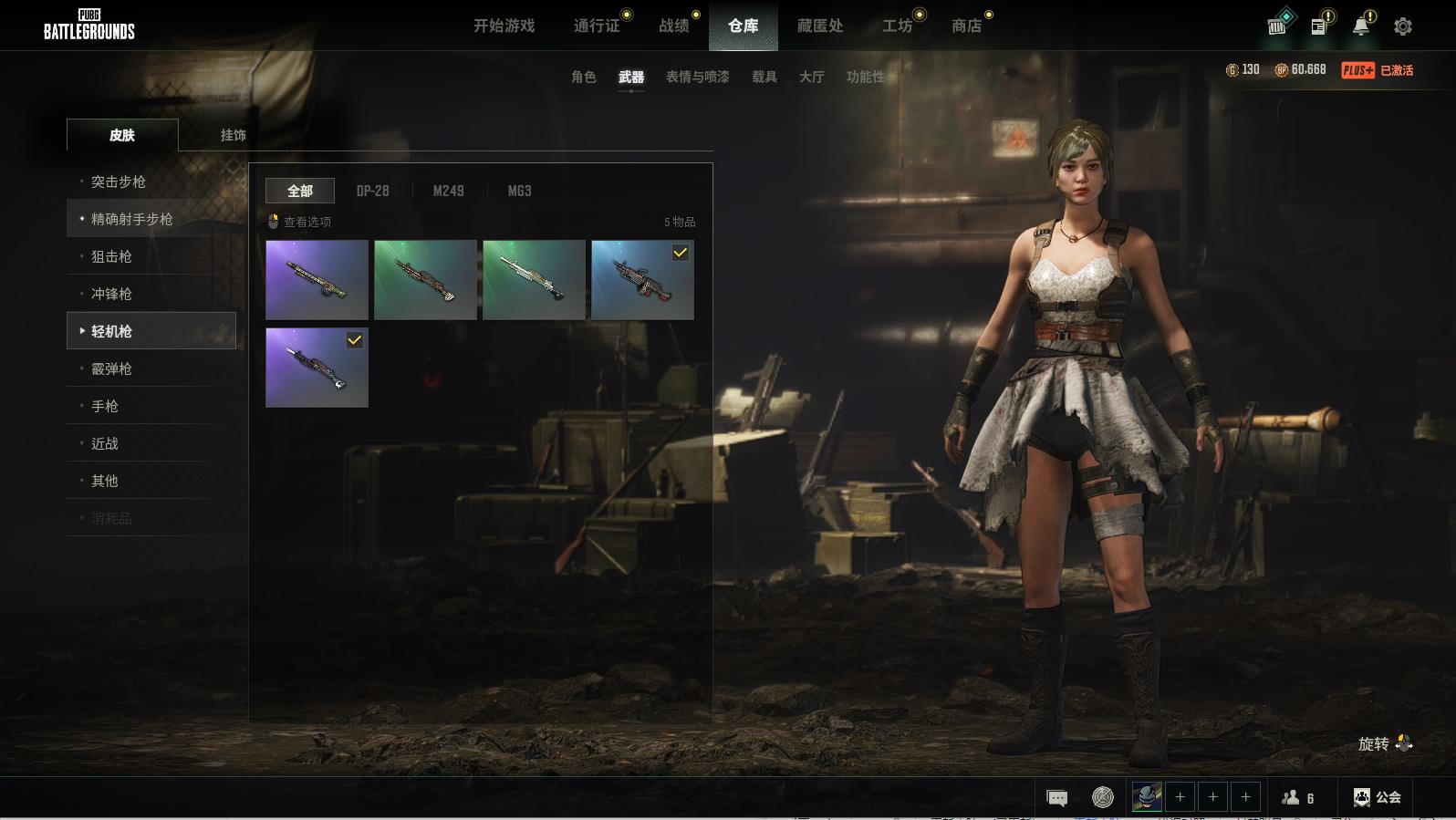This screenshot has width=1456, height=820.
Task: Filter skins by M249
Action: [x=448, y=191]
